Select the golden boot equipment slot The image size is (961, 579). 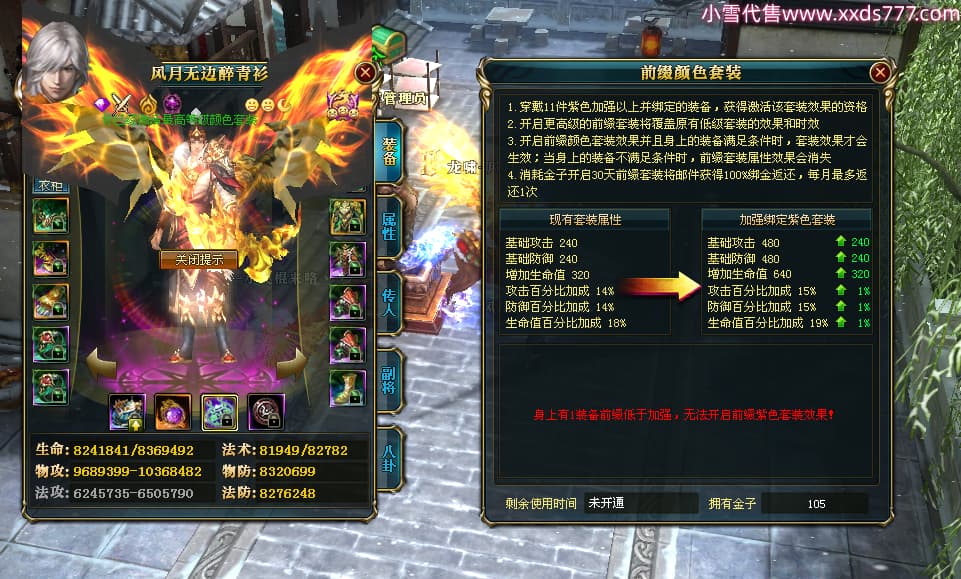[348, 387]
